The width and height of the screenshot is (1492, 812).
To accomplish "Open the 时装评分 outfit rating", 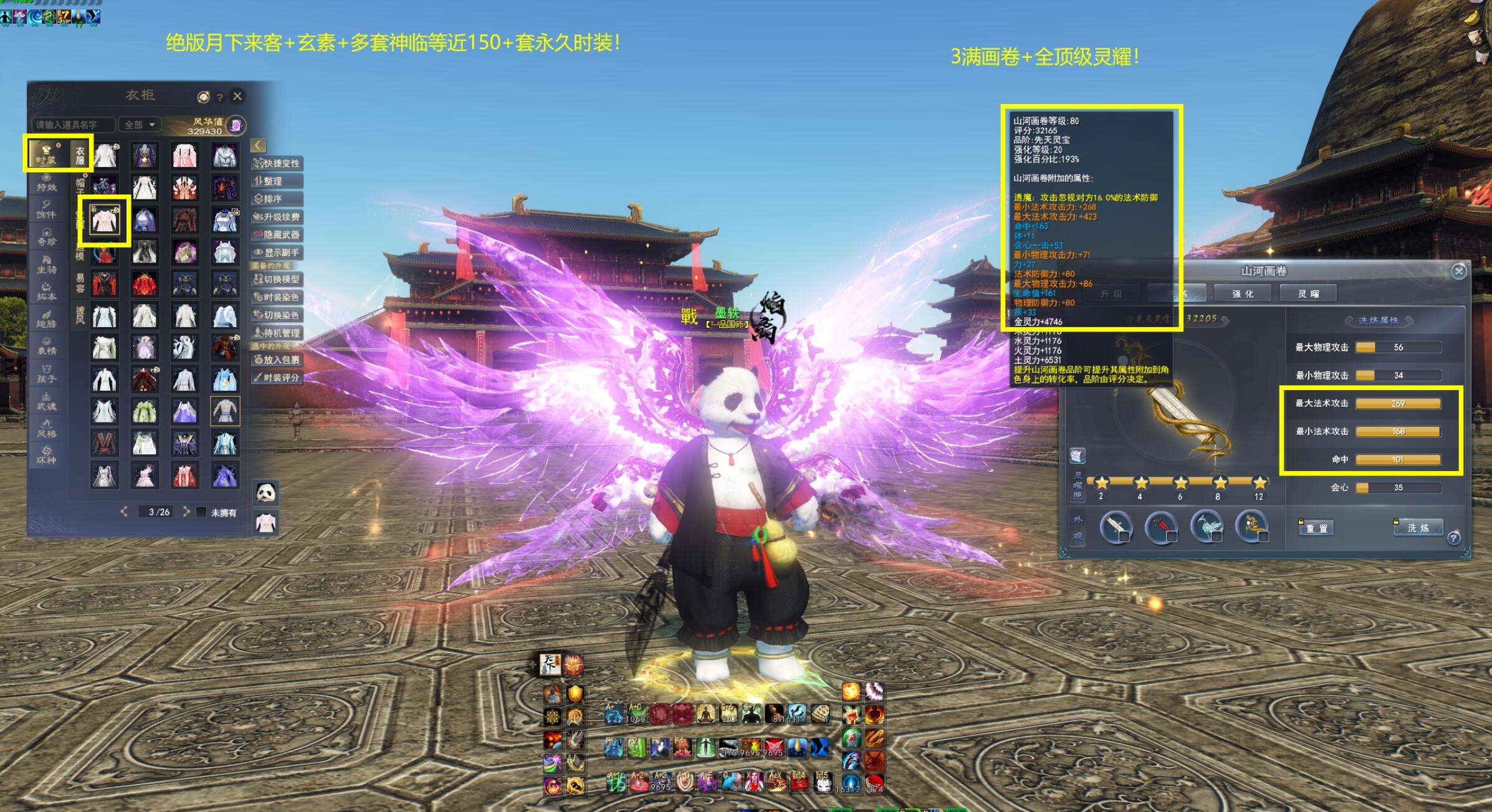I will (x=277, y=378).
